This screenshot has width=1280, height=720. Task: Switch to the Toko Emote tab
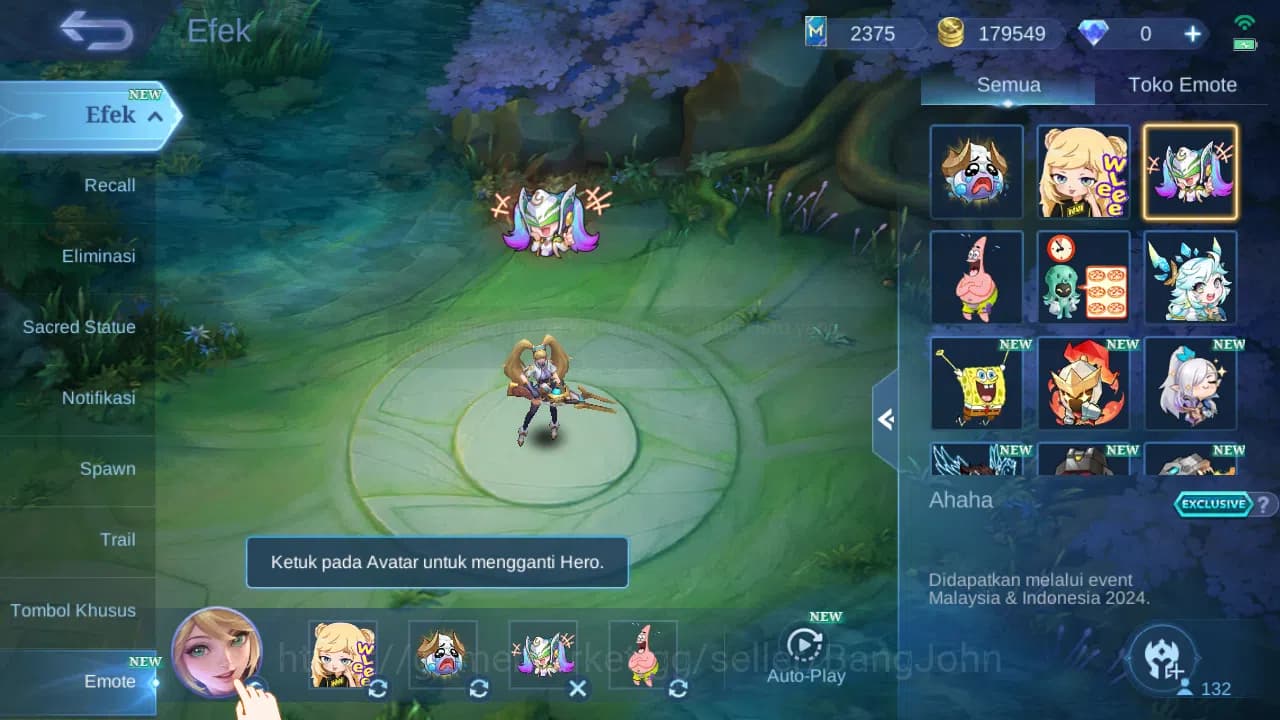tap(1182, 84)
